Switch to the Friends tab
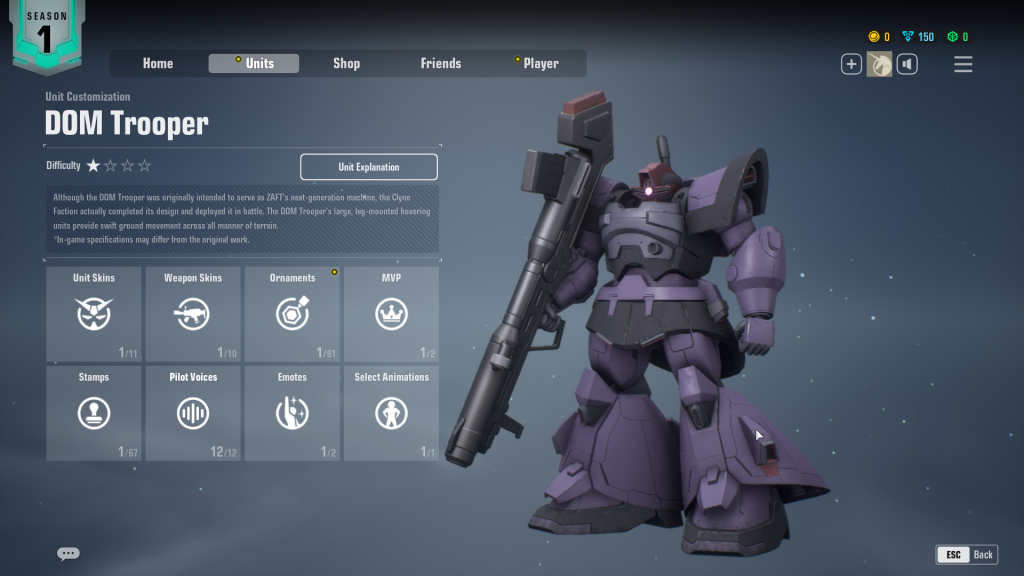Screen dimensions: 1024x576 [440, 63]
